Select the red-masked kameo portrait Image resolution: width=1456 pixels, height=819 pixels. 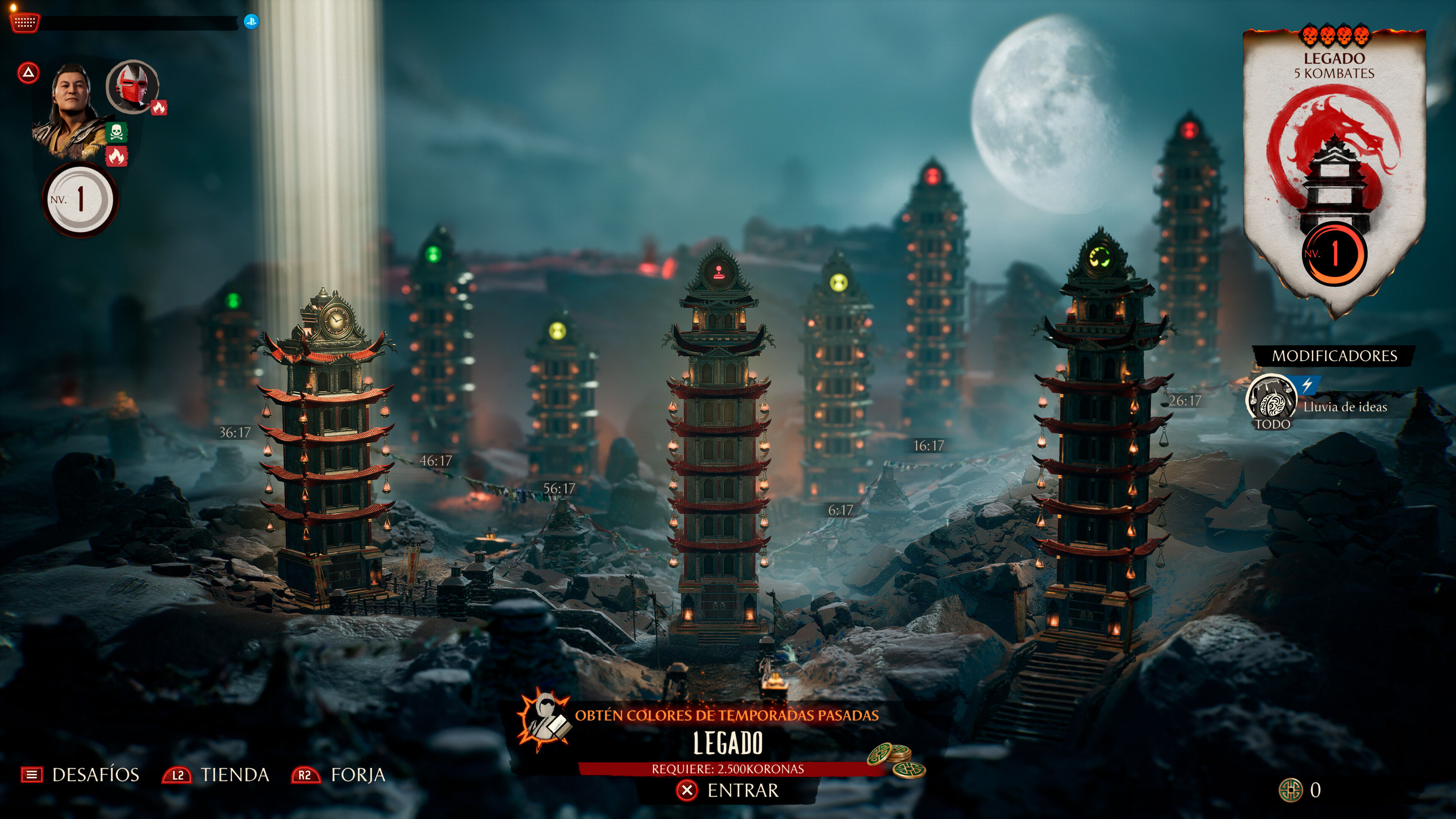[x=132, y=86]
